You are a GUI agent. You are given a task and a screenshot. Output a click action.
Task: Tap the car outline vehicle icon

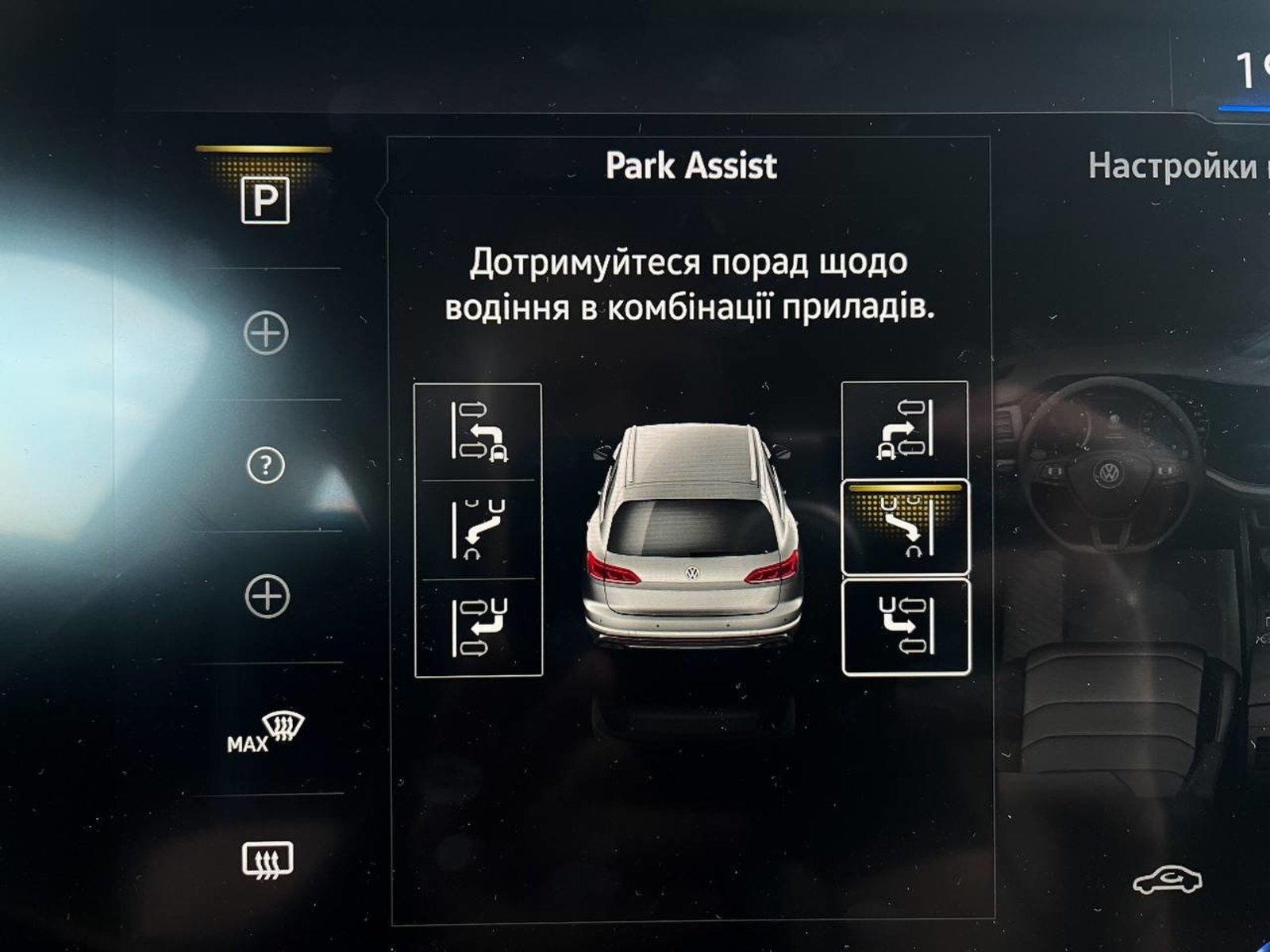1167,881
